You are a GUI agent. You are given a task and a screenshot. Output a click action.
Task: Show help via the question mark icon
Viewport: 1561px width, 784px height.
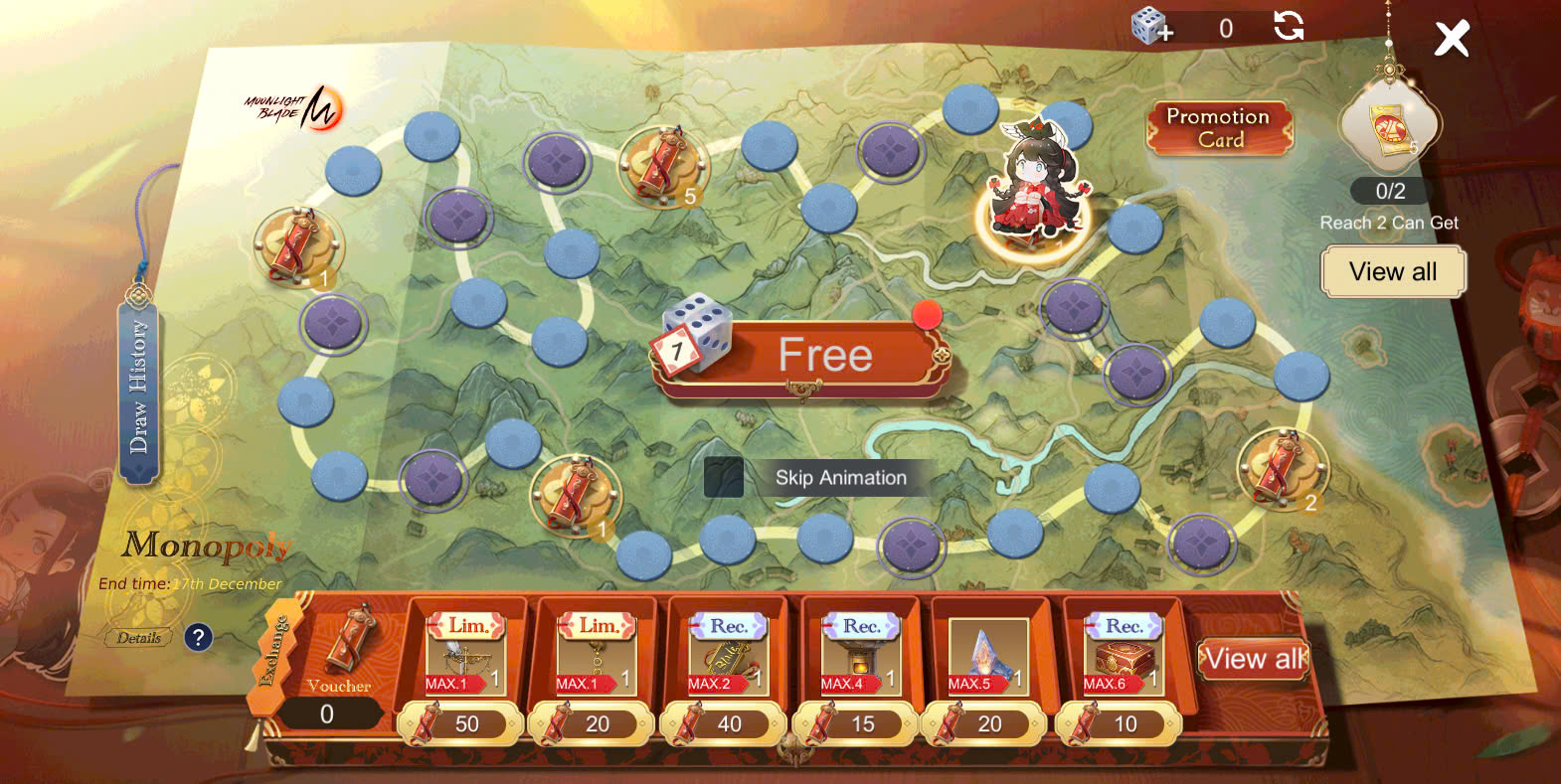pyautogui.click(x=198, y=637)
